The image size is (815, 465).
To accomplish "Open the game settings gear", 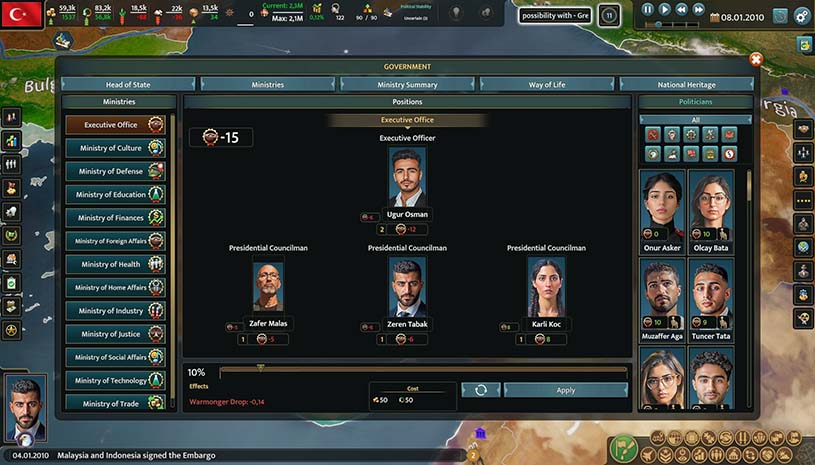I will coord(778,16).
